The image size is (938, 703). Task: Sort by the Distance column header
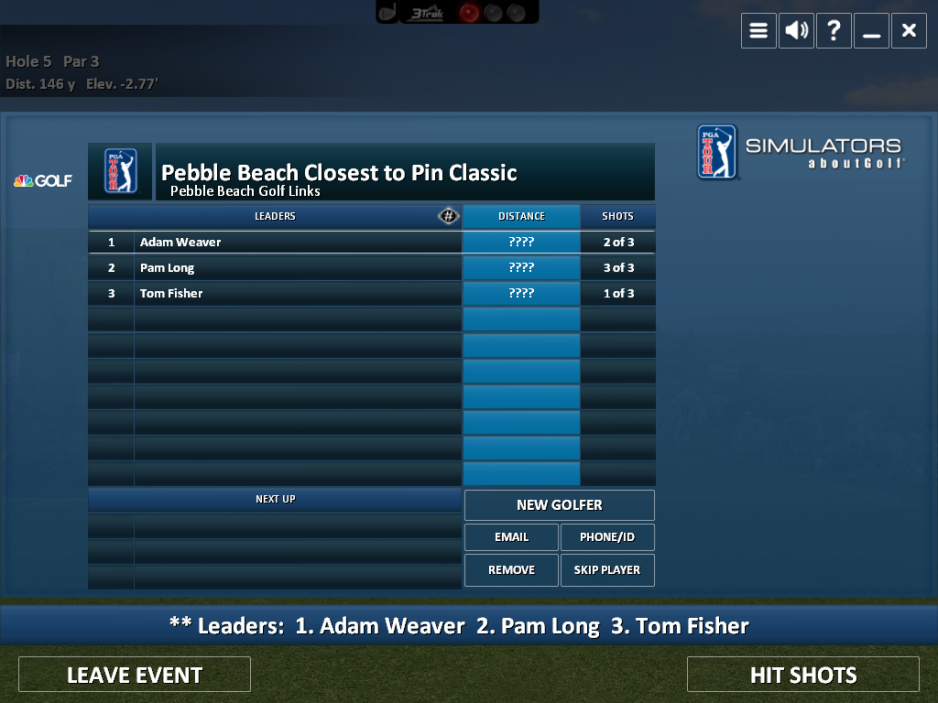tap(521, 216)
